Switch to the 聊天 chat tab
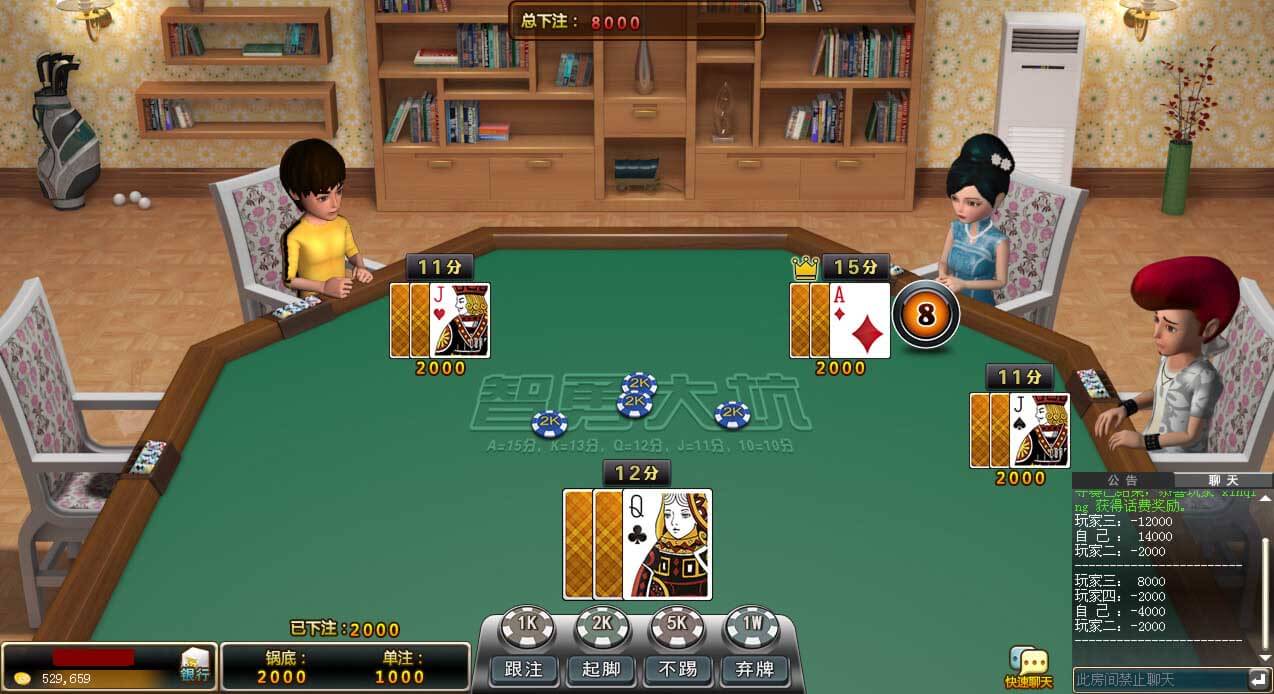This screenshot has height=694, width=1274. (x=1222, y=481)
